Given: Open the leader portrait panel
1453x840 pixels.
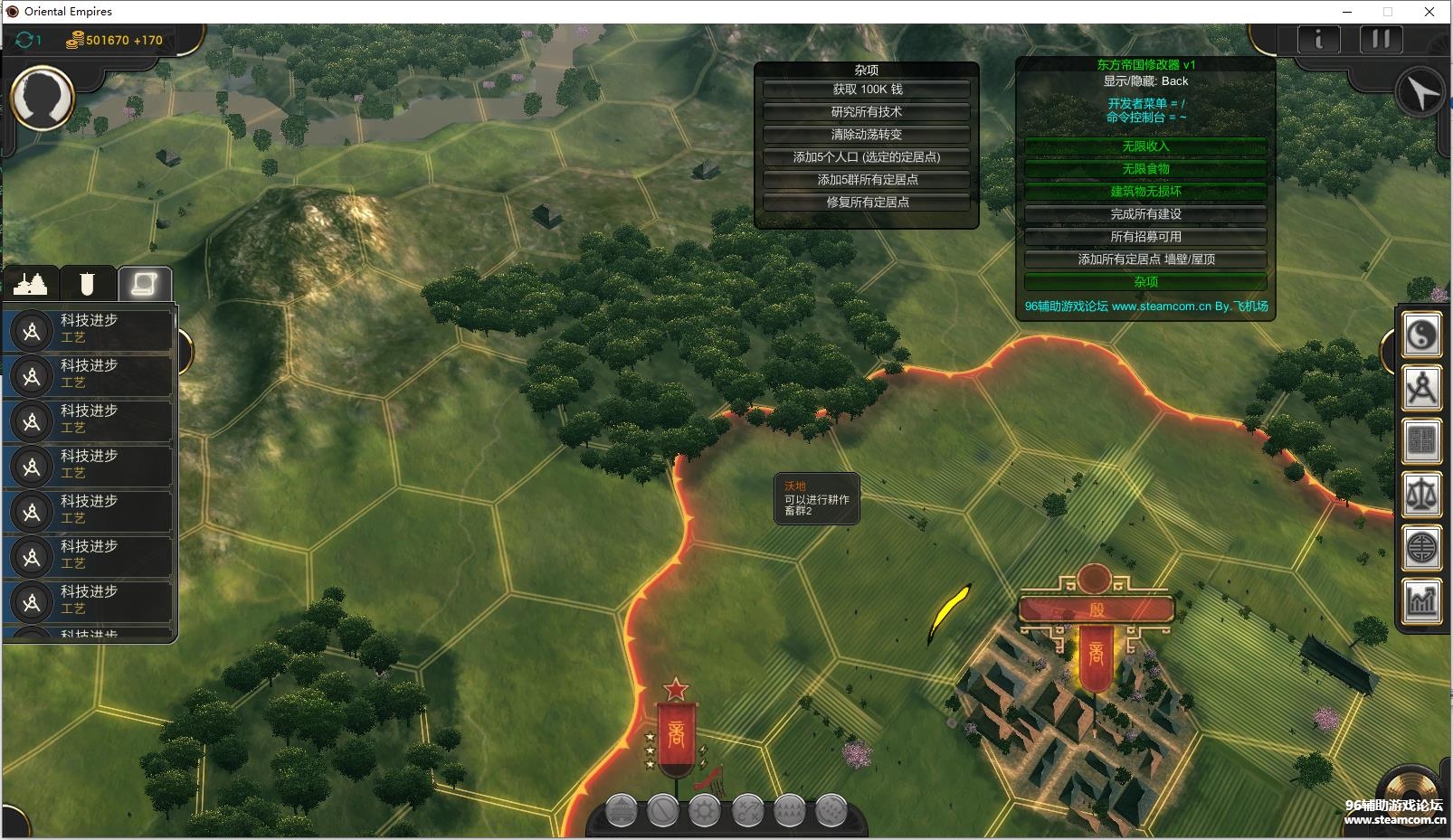Looking at the screenshot, I should [42, 98].
